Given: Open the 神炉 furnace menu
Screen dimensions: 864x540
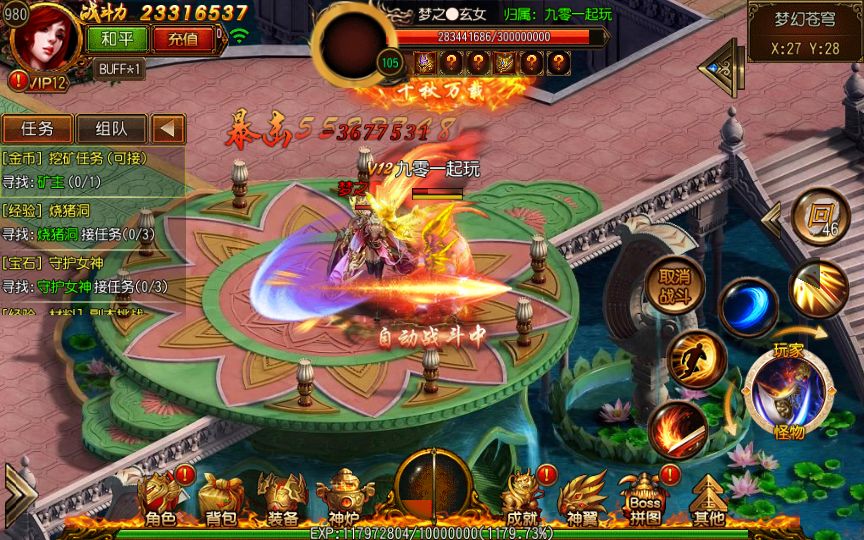Looking at the screenshot, I should click(x=343, y=499).
